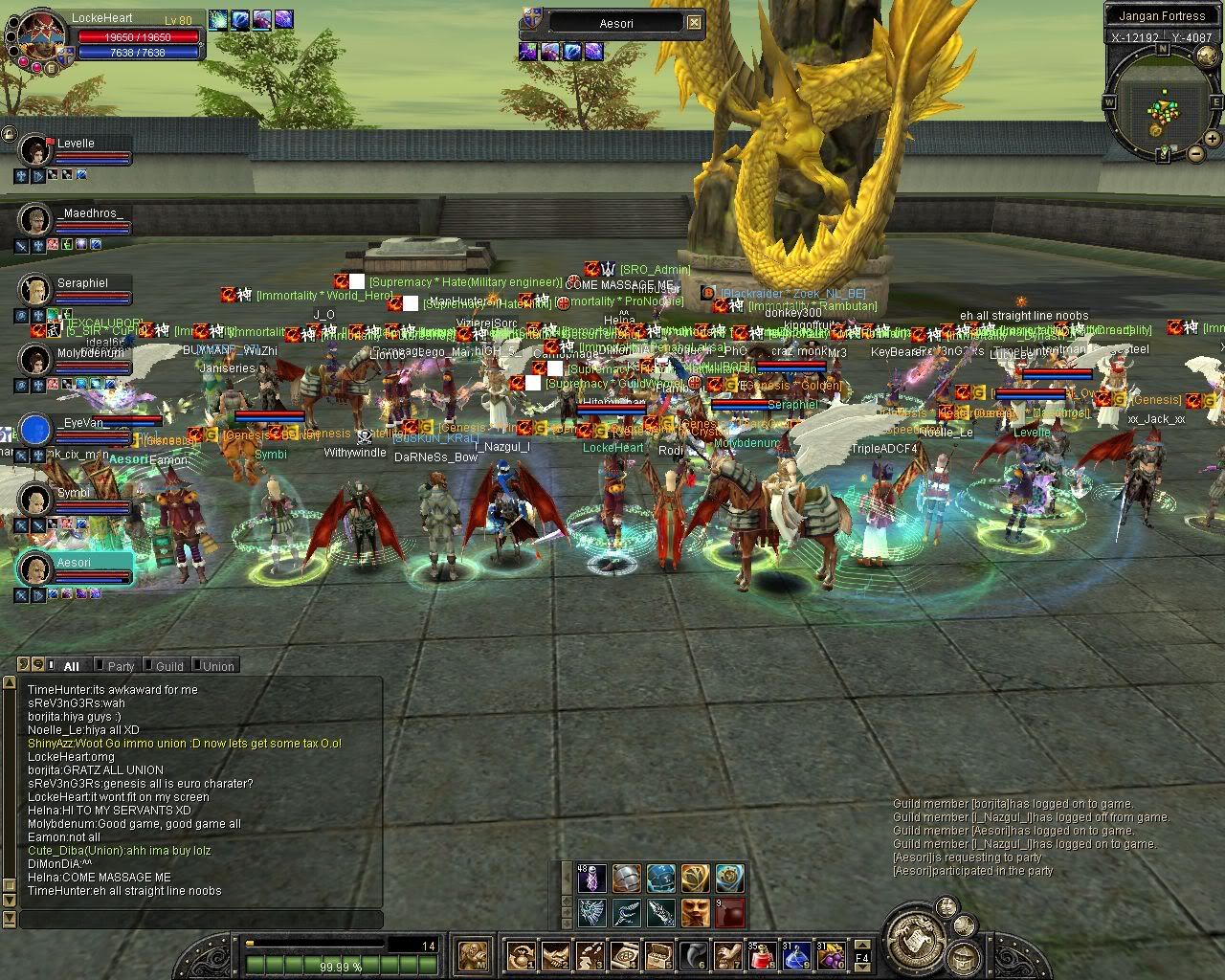Switch to the Party chat tab
Screen dimensions: 1225x980
tap(119, 666)
